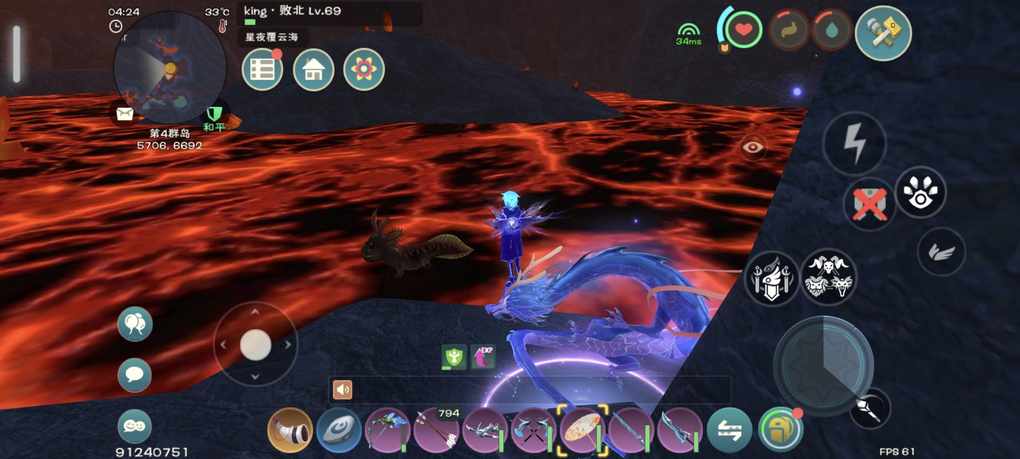1020x459 pixels.
Task: Select the arrows slot showing 794
Action: (437, 430)
